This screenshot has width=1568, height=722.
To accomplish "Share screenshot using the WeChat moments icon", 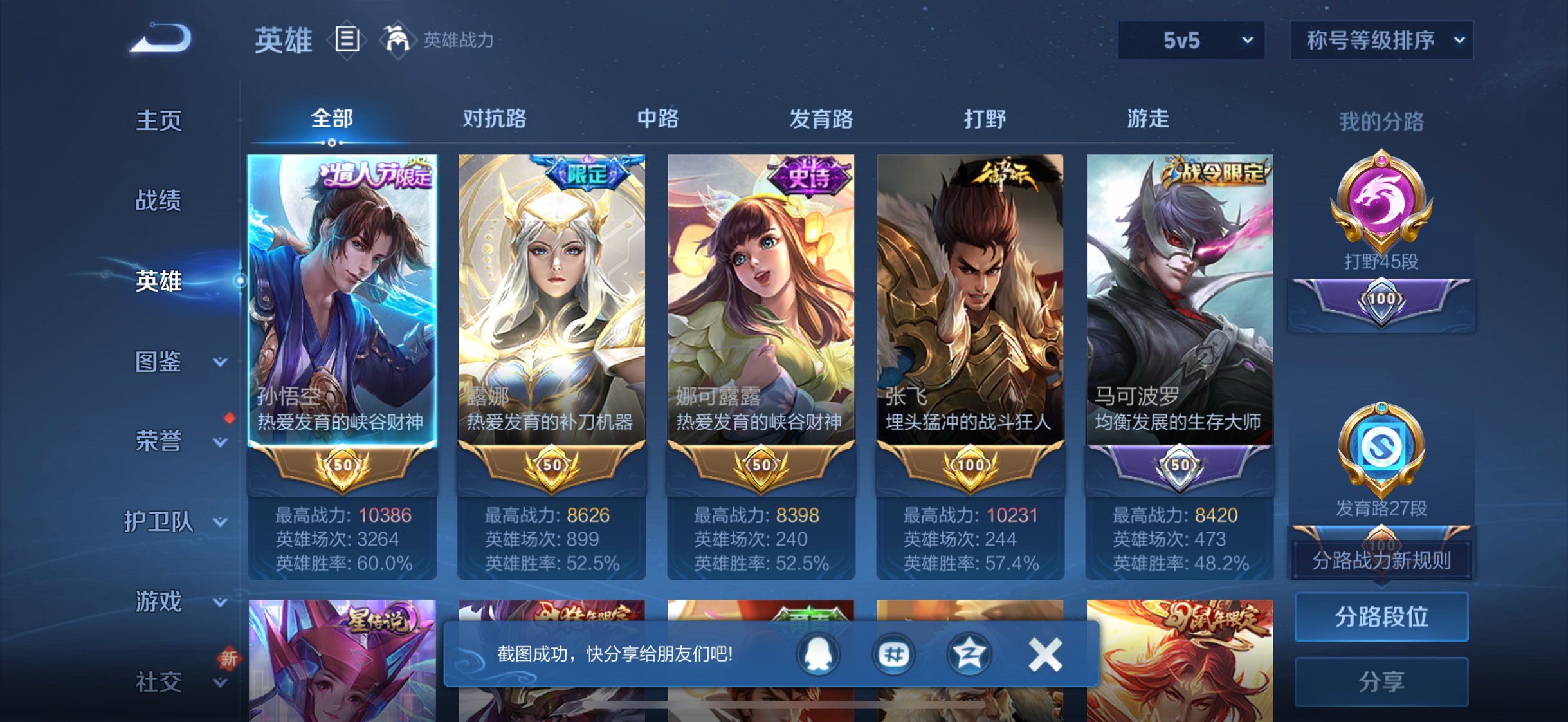I will [x=893, y=654].
